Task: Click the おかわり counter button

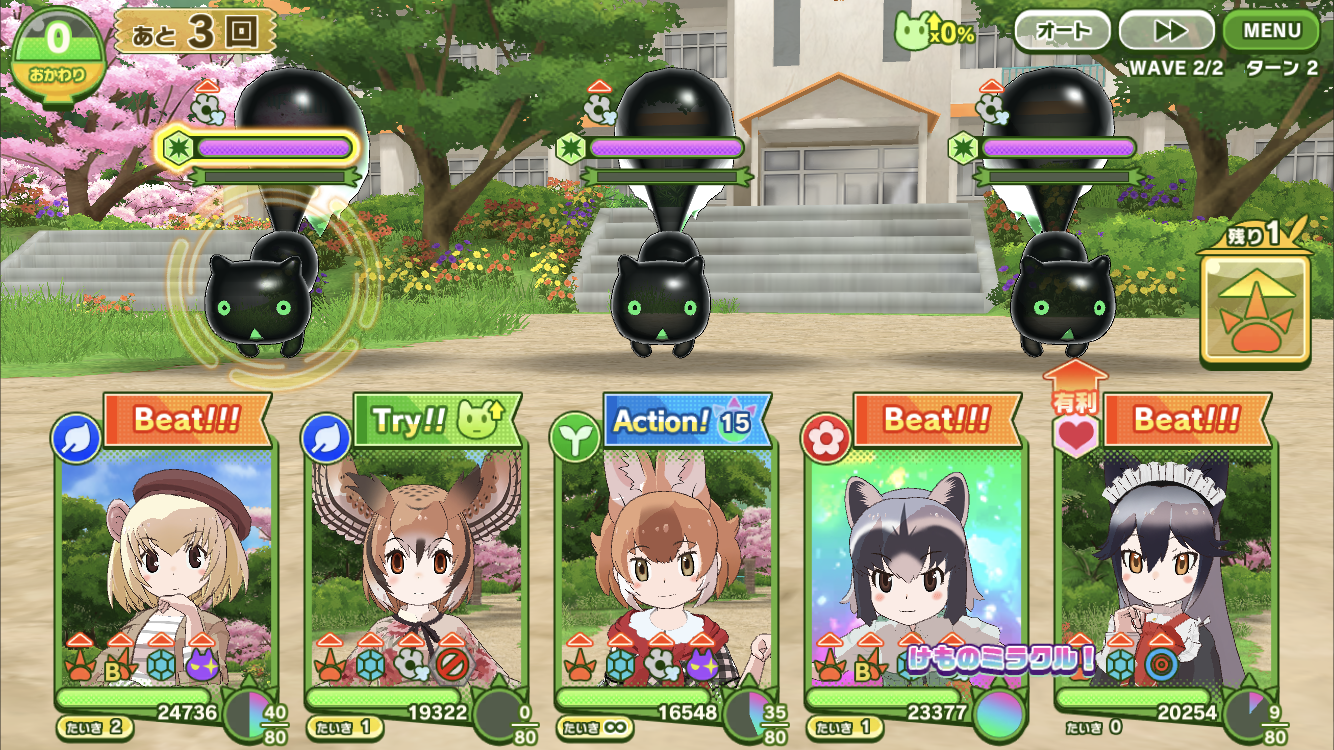Action: pyautogui.click(x=57, y=52)
